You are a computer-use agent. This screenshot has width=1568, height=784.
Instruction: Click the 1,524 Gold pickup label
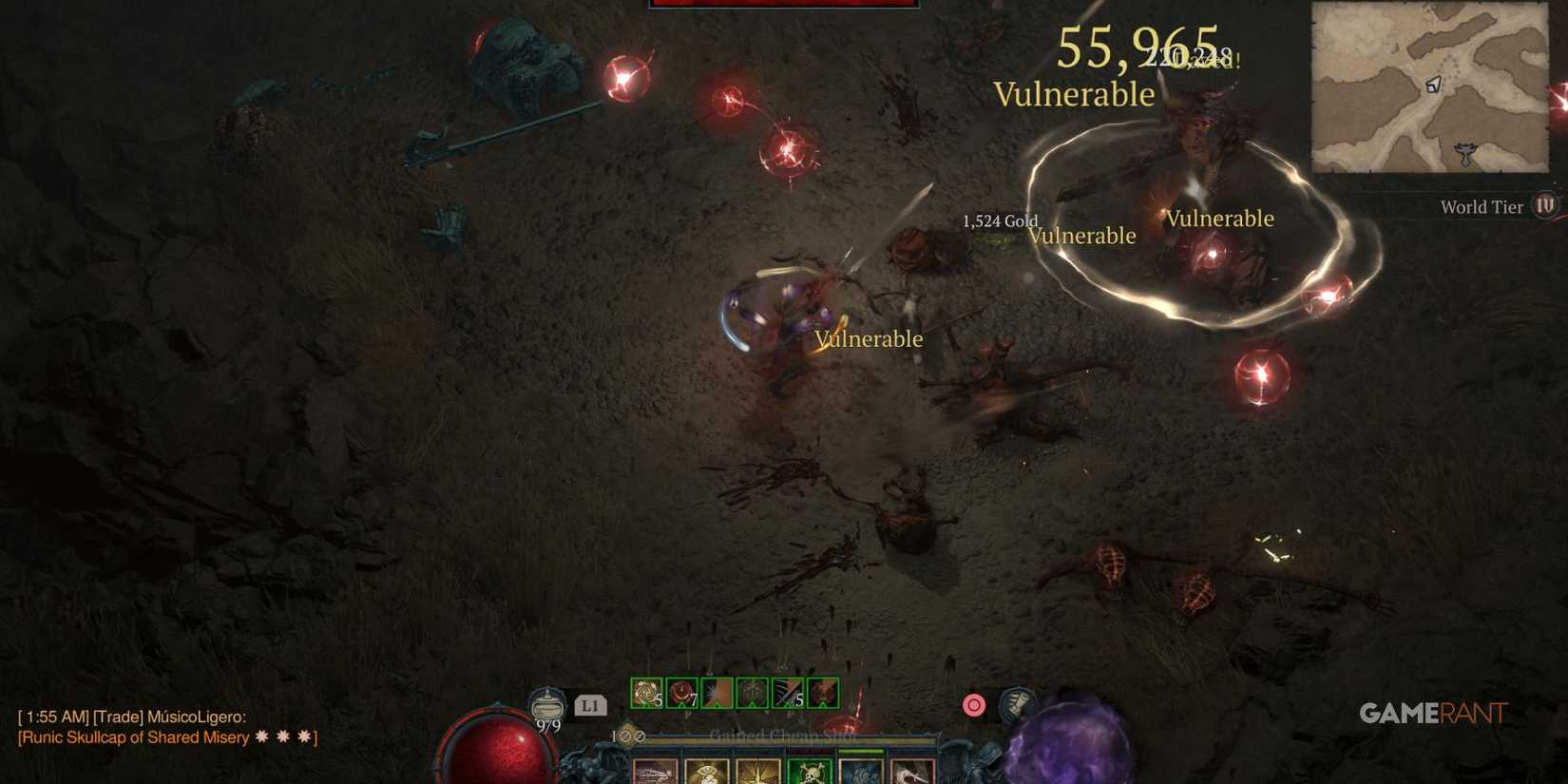click(x=999, y=221)
